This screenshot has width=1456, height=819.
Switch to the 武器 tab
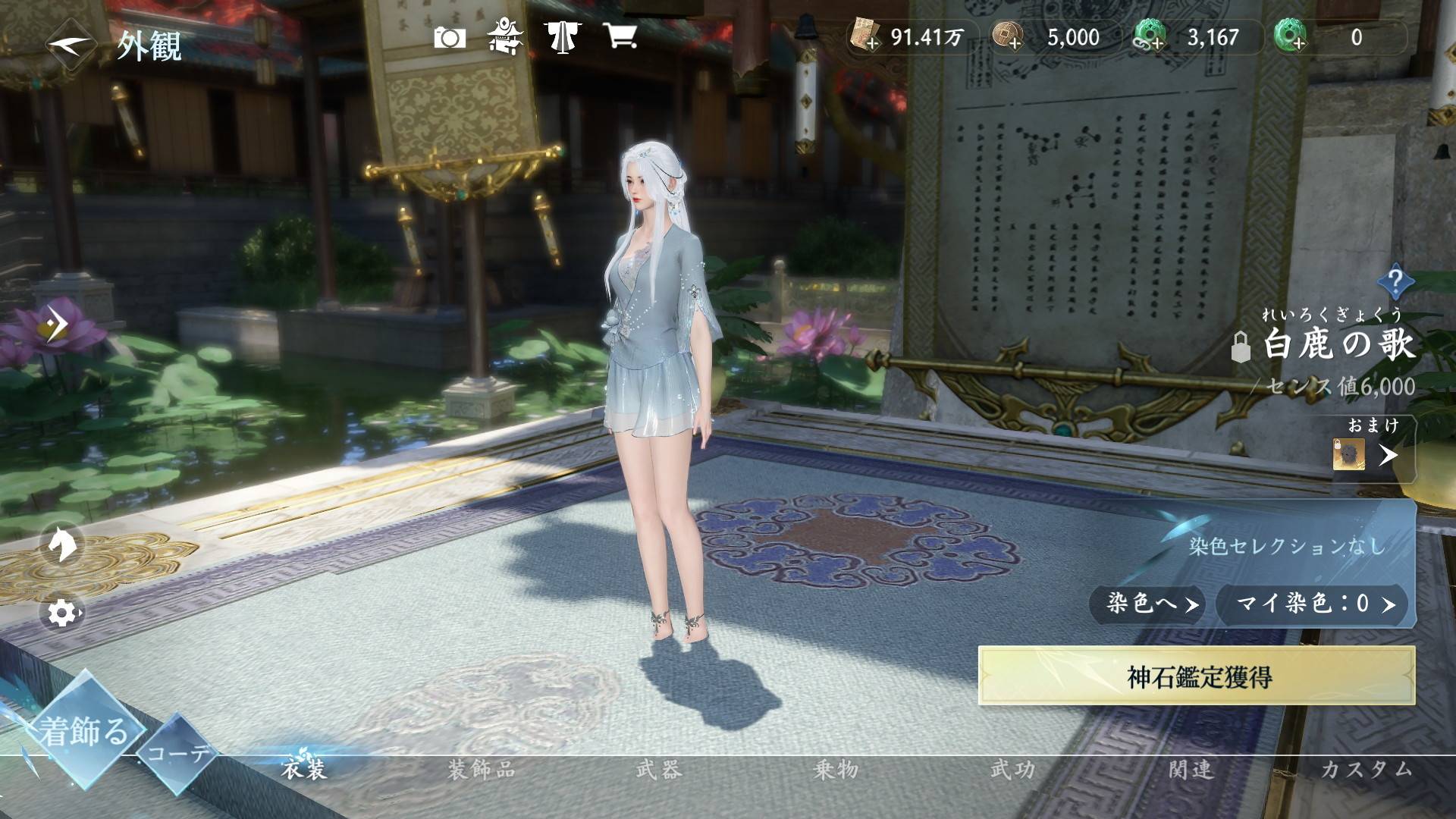(658, 770)
